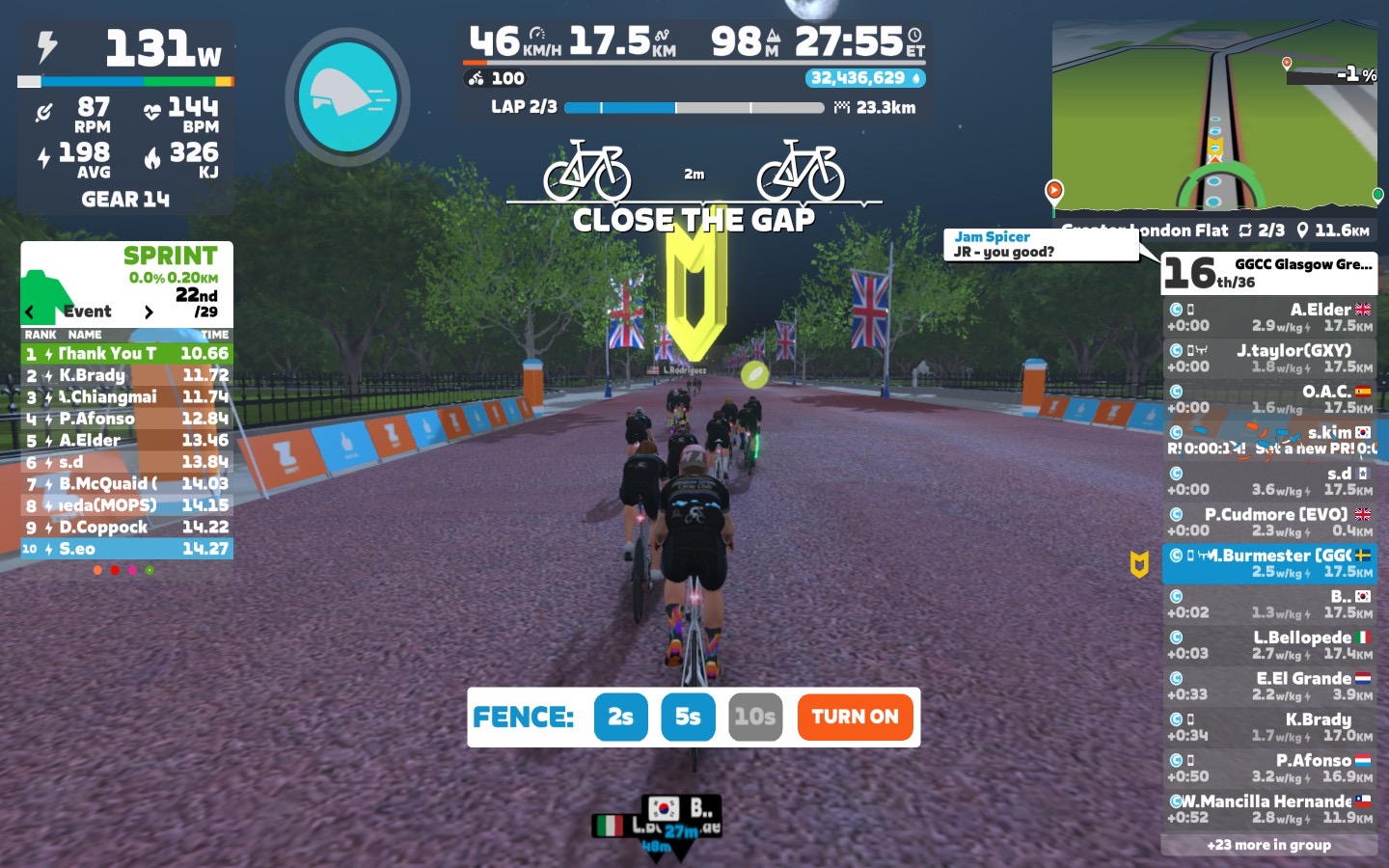1389x868 pixels.
Task: Turn on the fence
Action: click(855, 717)
